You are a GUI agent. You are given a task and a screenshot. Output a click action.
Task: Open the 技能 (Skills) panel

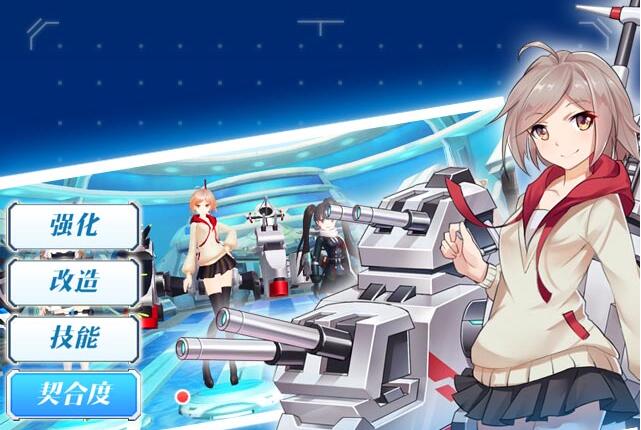pos(73,339)
